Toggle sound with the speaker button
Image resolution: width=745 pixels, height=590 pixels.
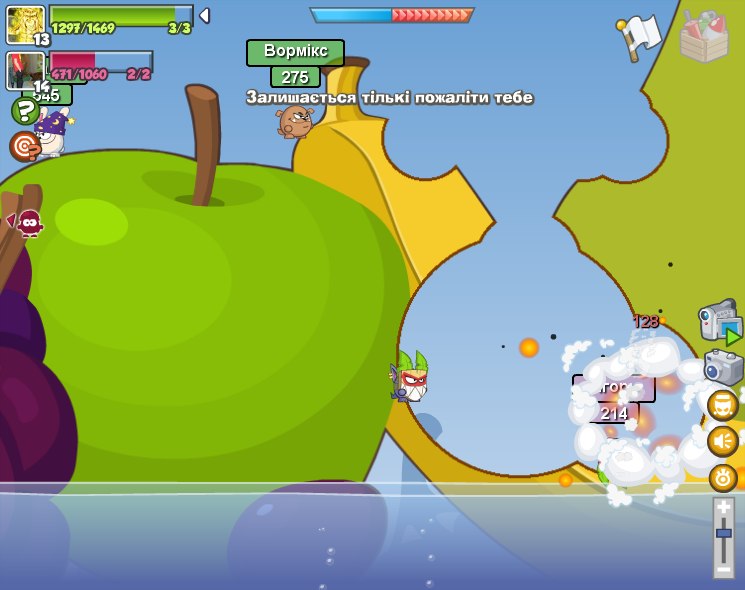(722, 441)
